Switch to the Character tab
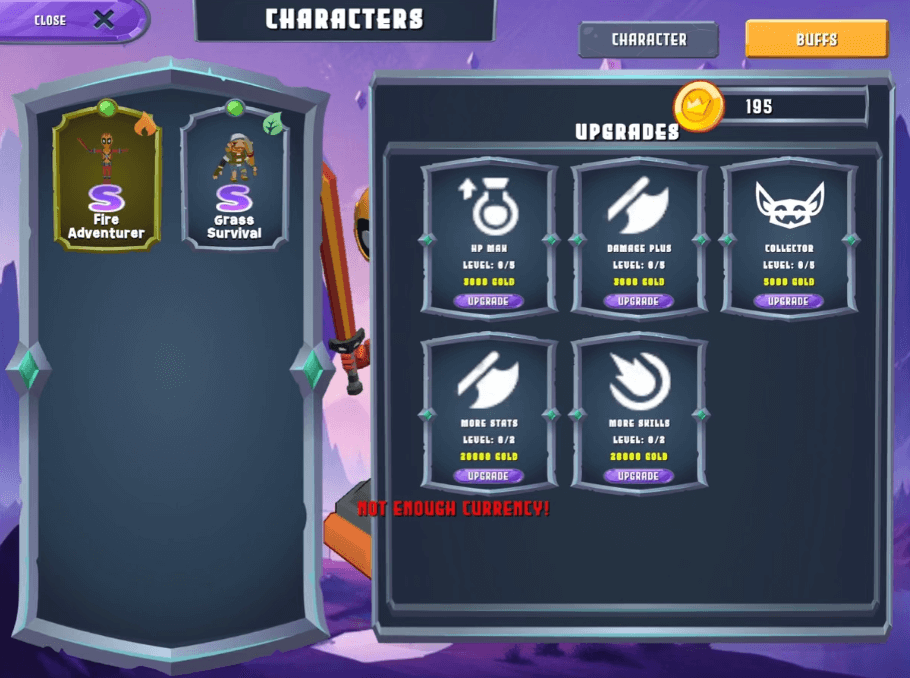This screenshot has width=910, height=678. tap(648, 40)
